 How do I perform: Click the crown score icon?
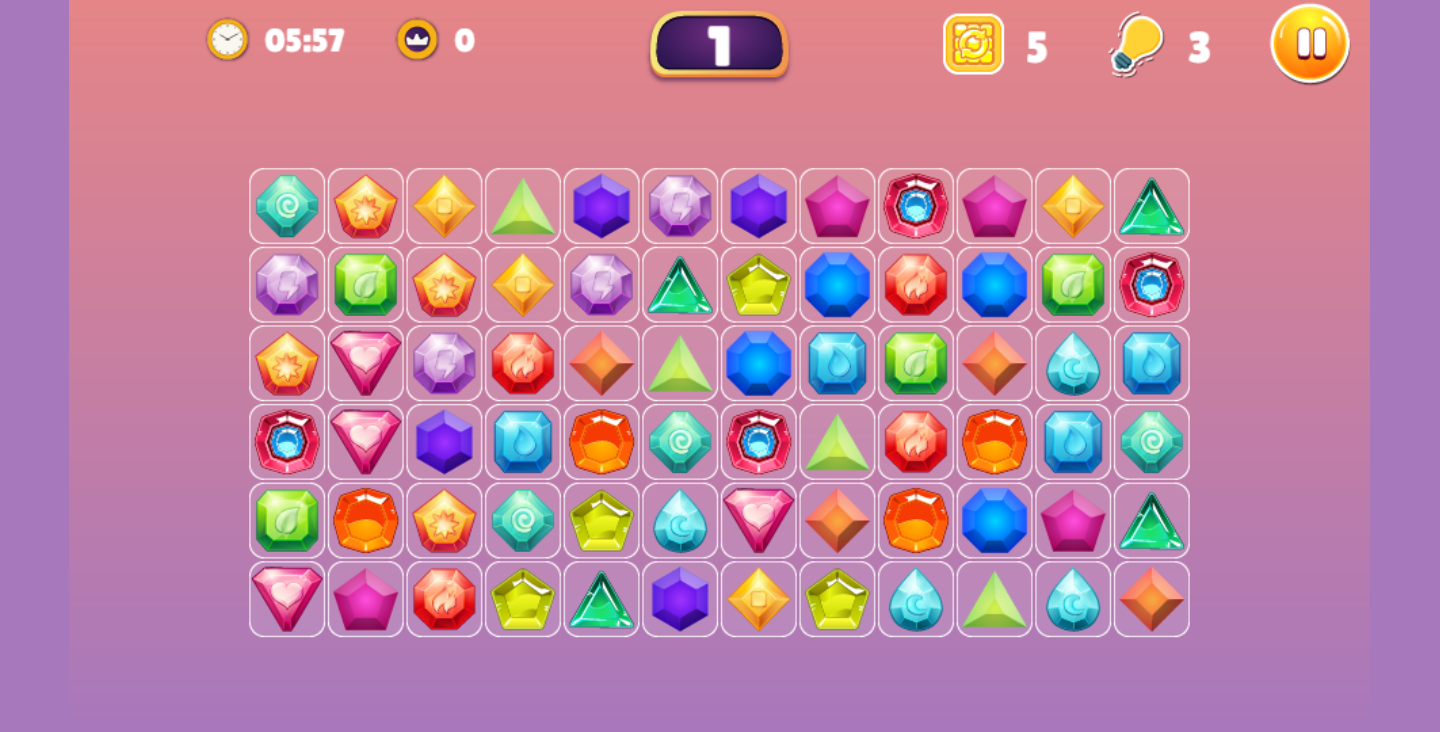click(x=417, y=41)
